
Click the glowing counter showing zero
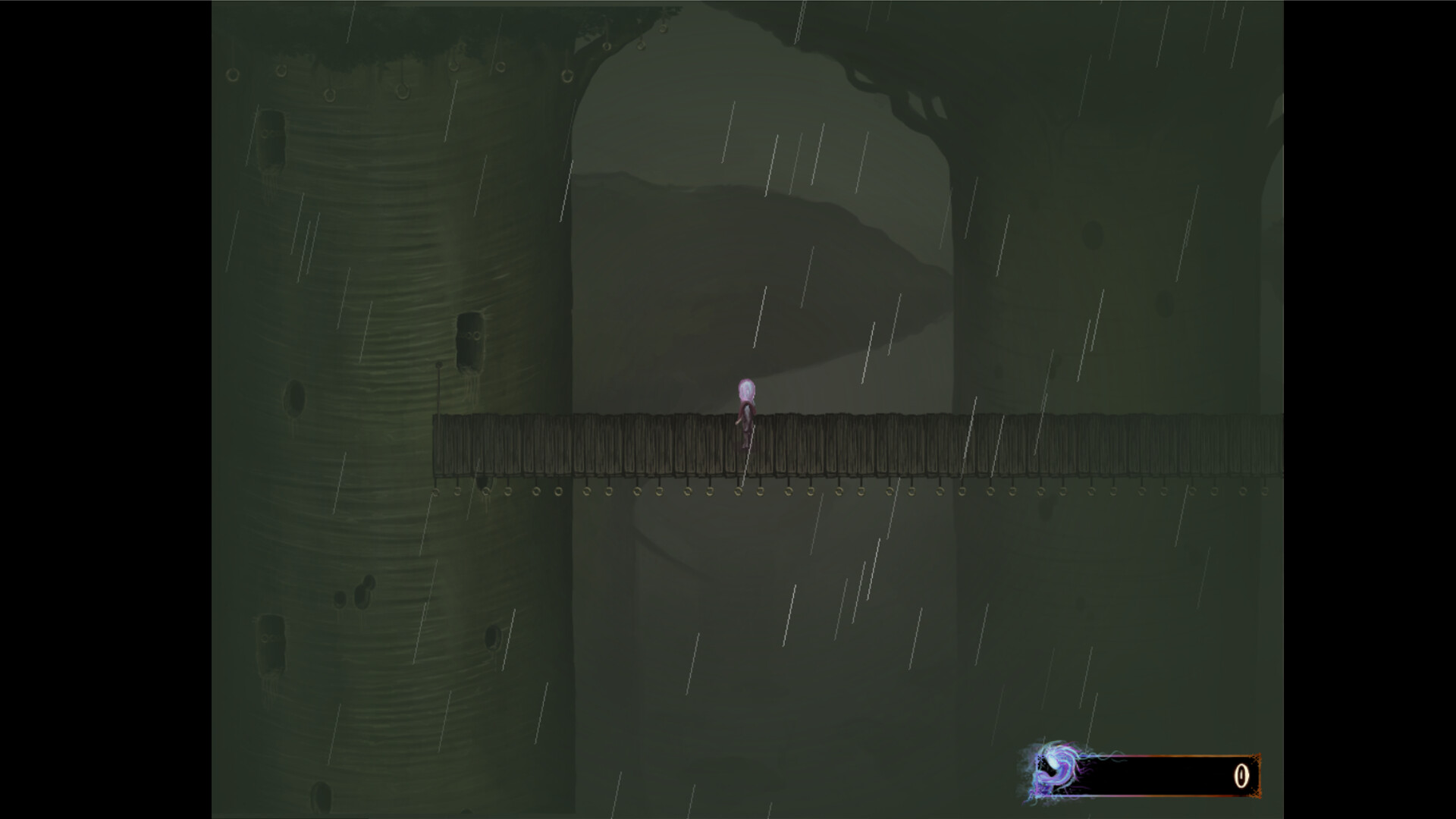pyautogui.click(x=1241, y=776)
